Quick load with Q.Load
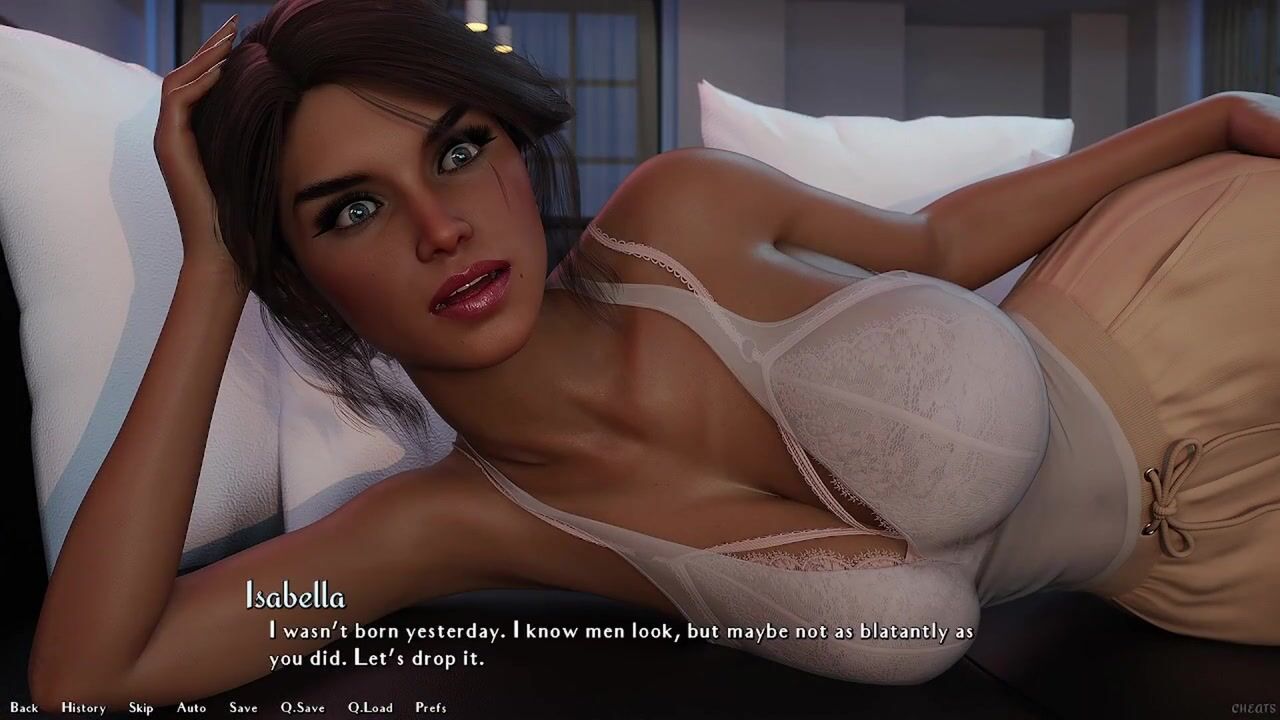The width and height of the screenshot is (1280, 720). click(370, 707)
